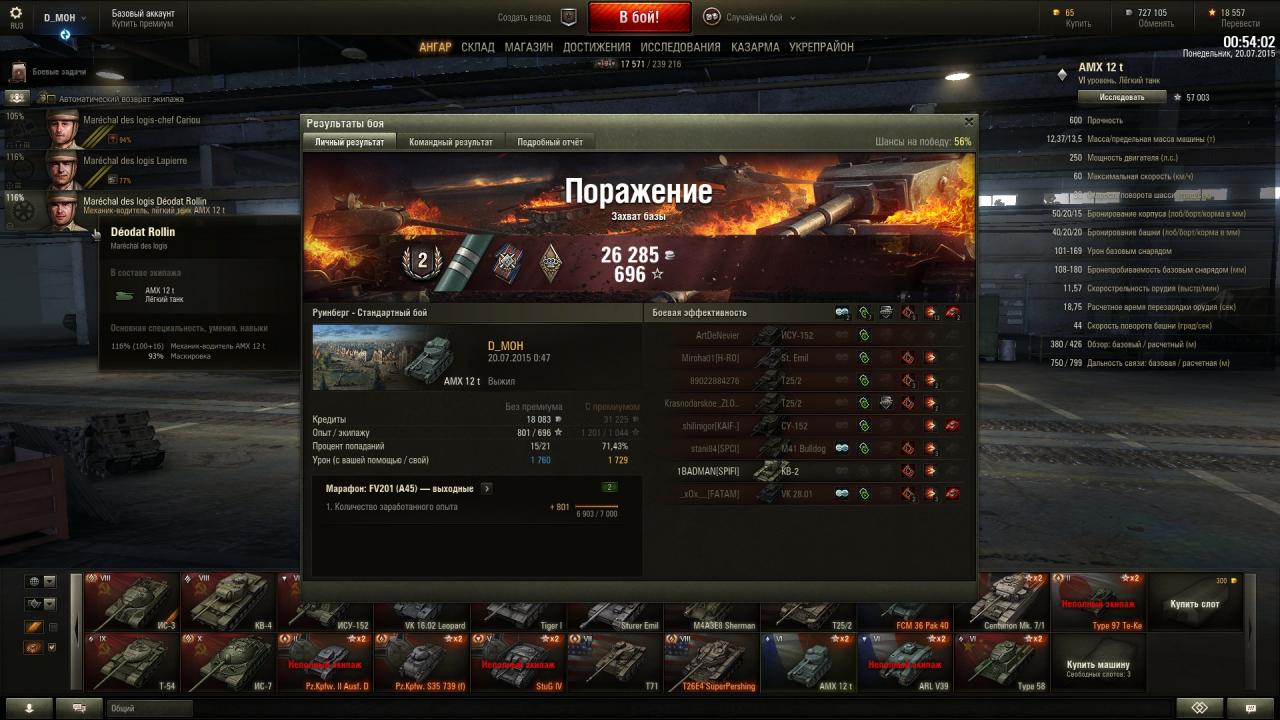Select the «Личный результат» tab
Image resolution: width=1280 pixels, height=720 pixels.
[x=349, y=142]
